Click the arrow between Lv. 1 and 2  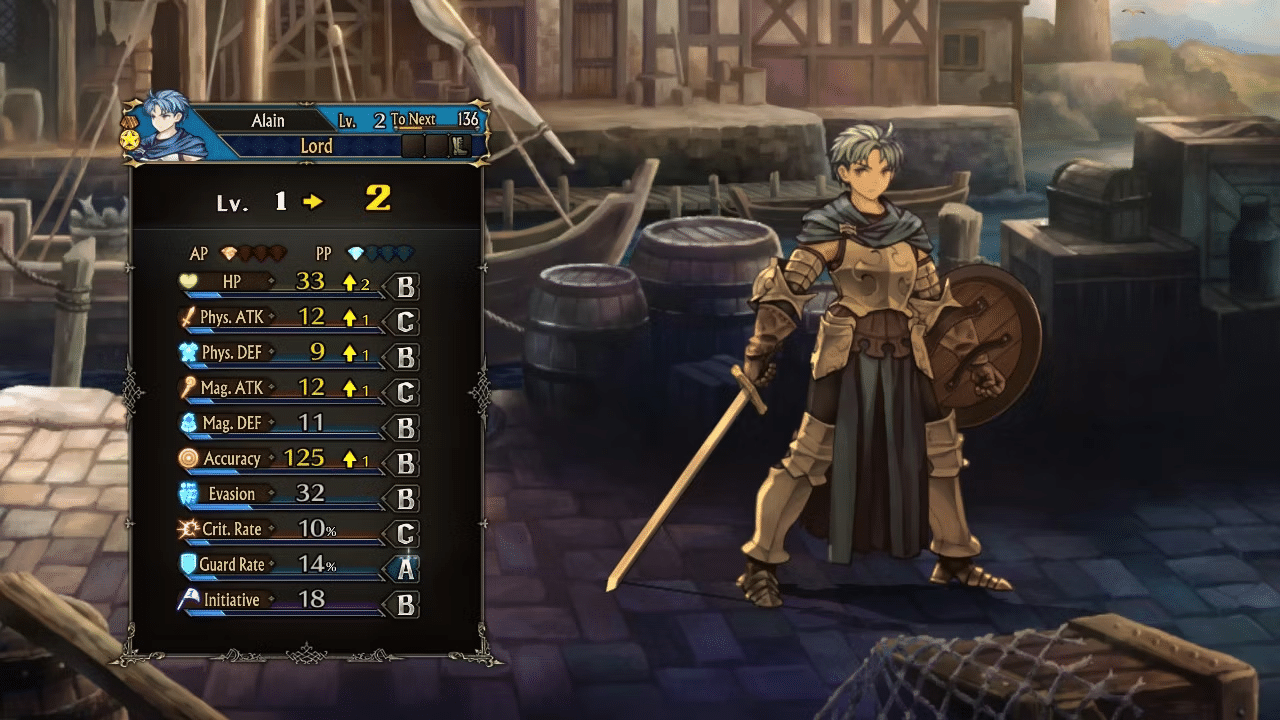[312, 200]
